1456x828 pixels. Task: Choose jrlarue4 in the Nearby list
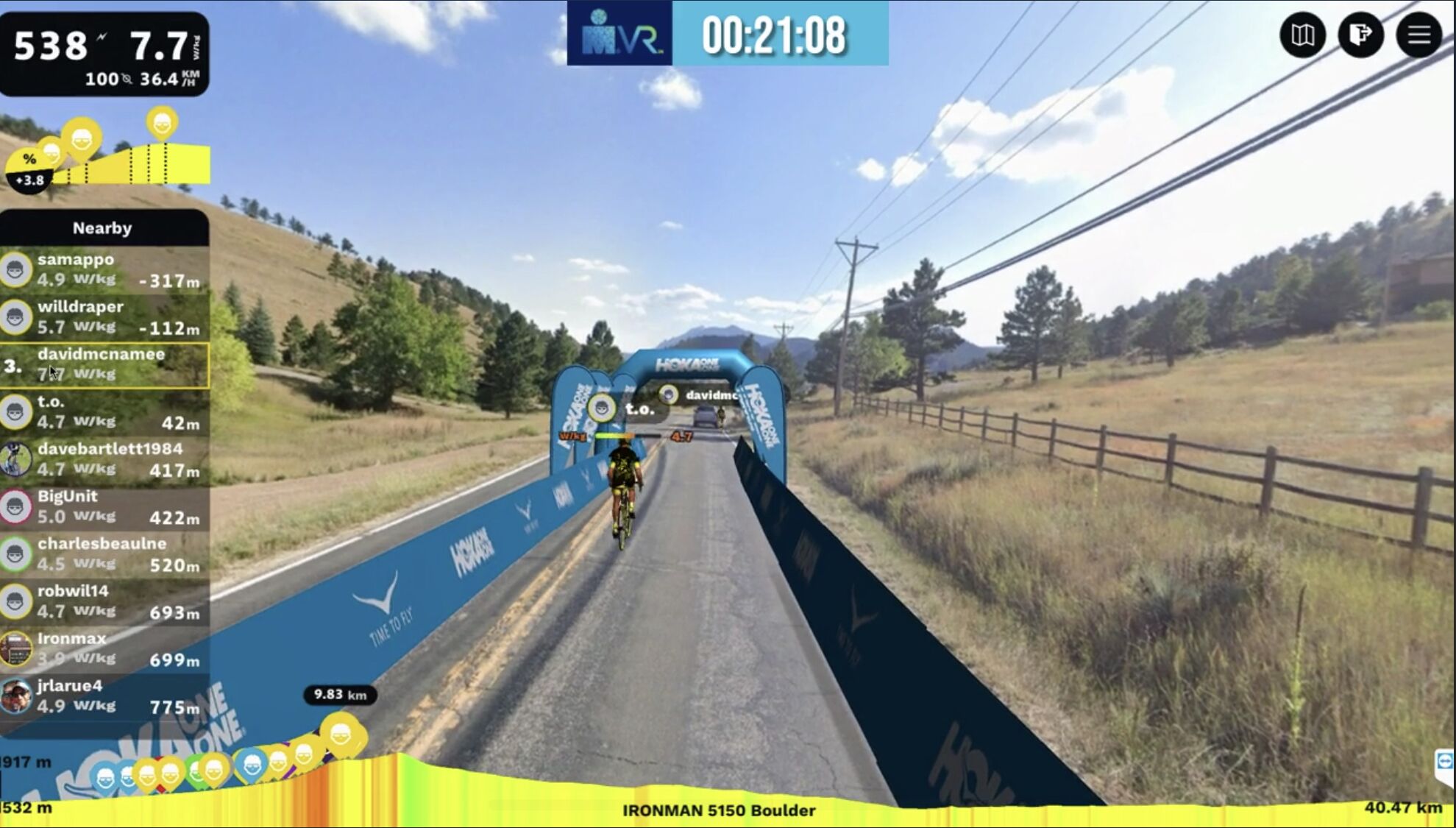pos(104,696)
